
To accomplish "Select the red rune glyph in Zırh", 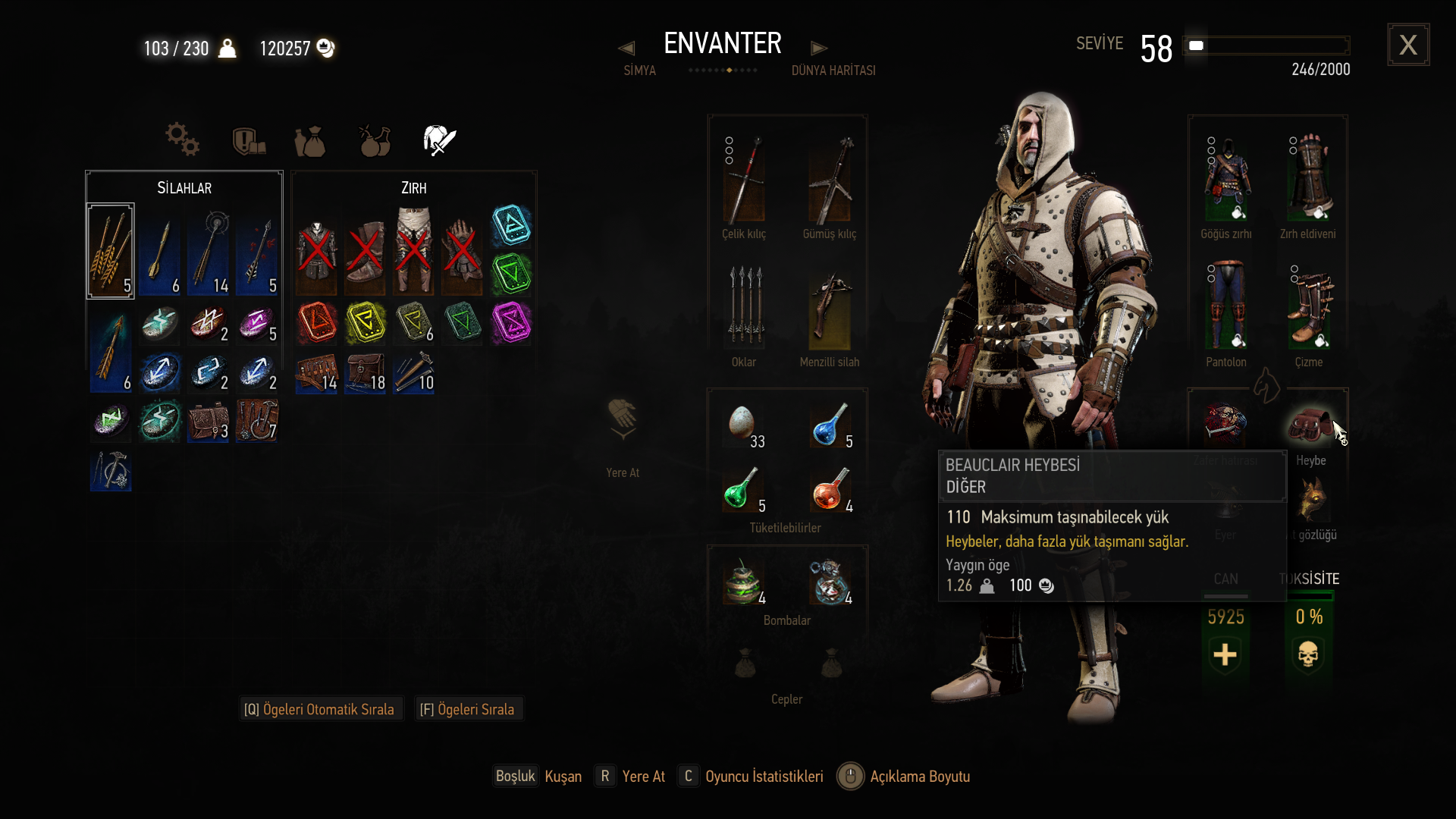I will click(x=317, y=322).
